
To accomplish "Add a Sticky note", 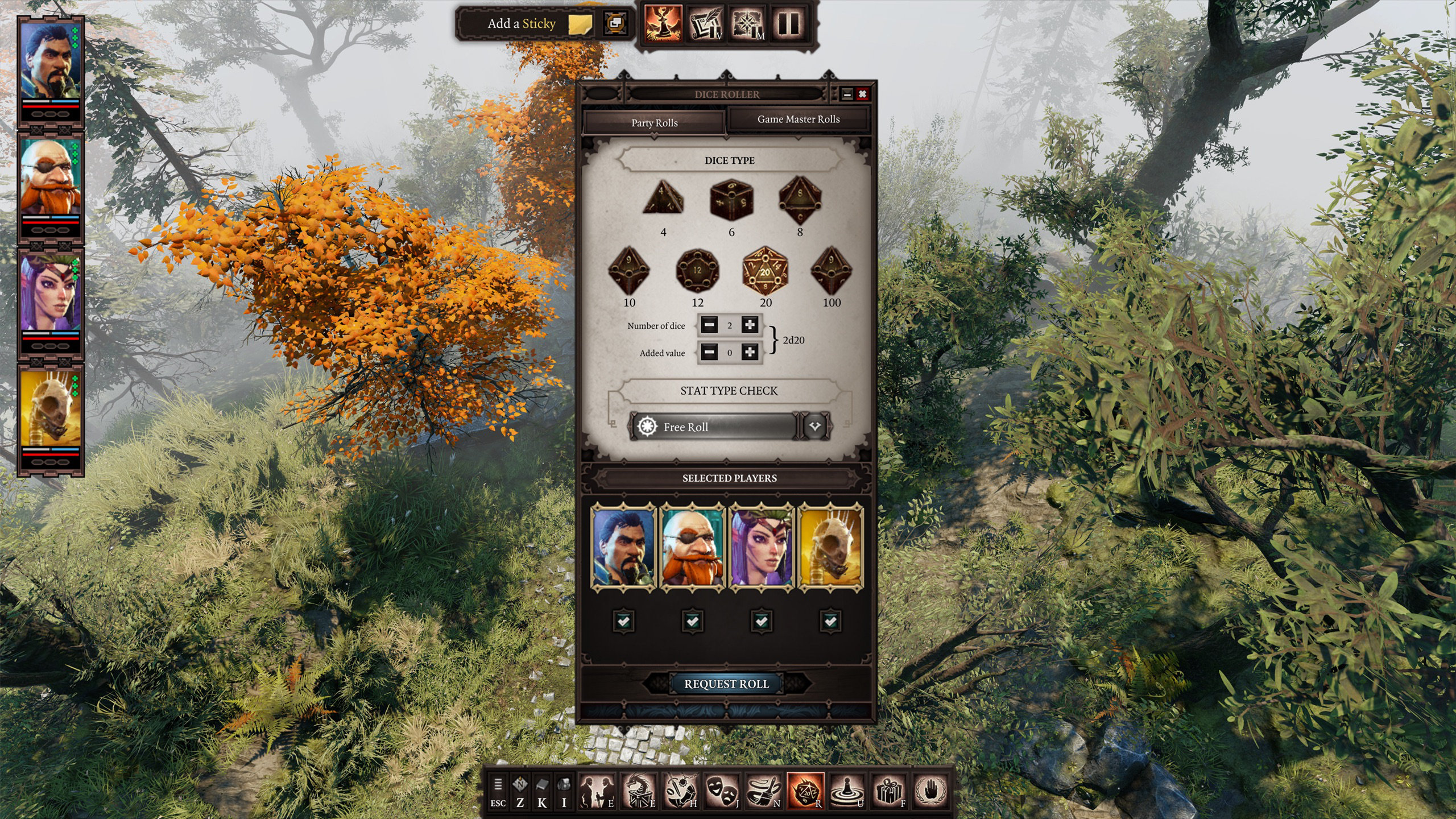I will (537, 24).
